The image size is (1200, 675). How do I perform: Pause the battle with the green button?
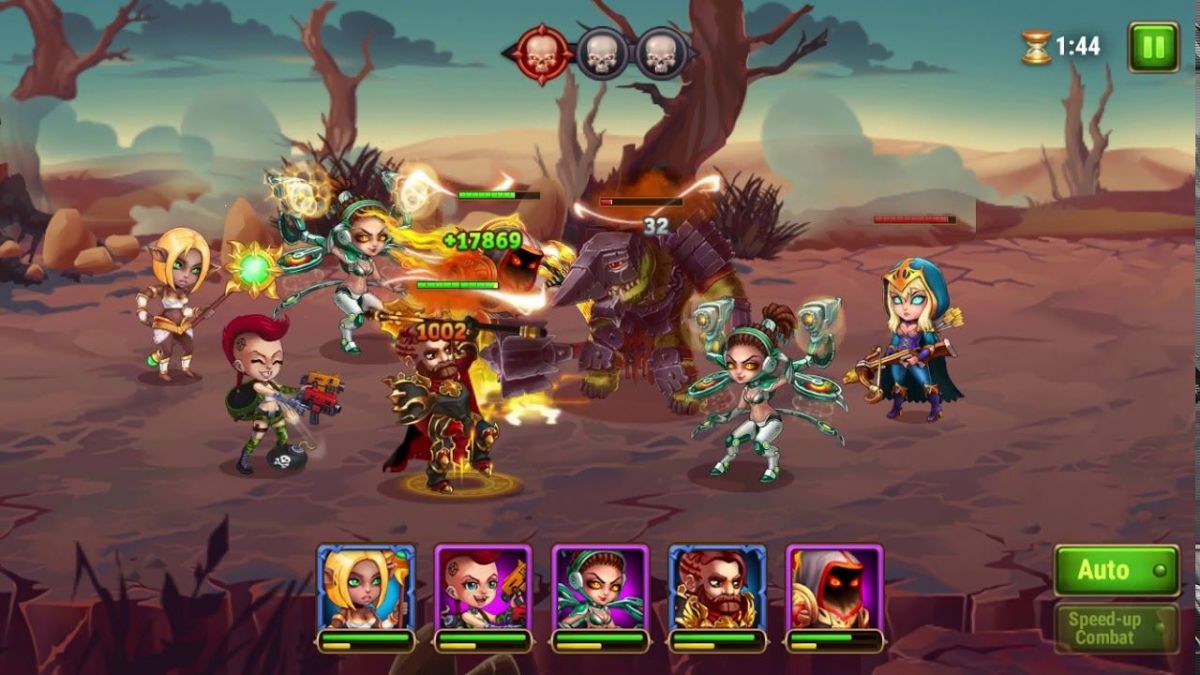click(x=1153, y=47)
